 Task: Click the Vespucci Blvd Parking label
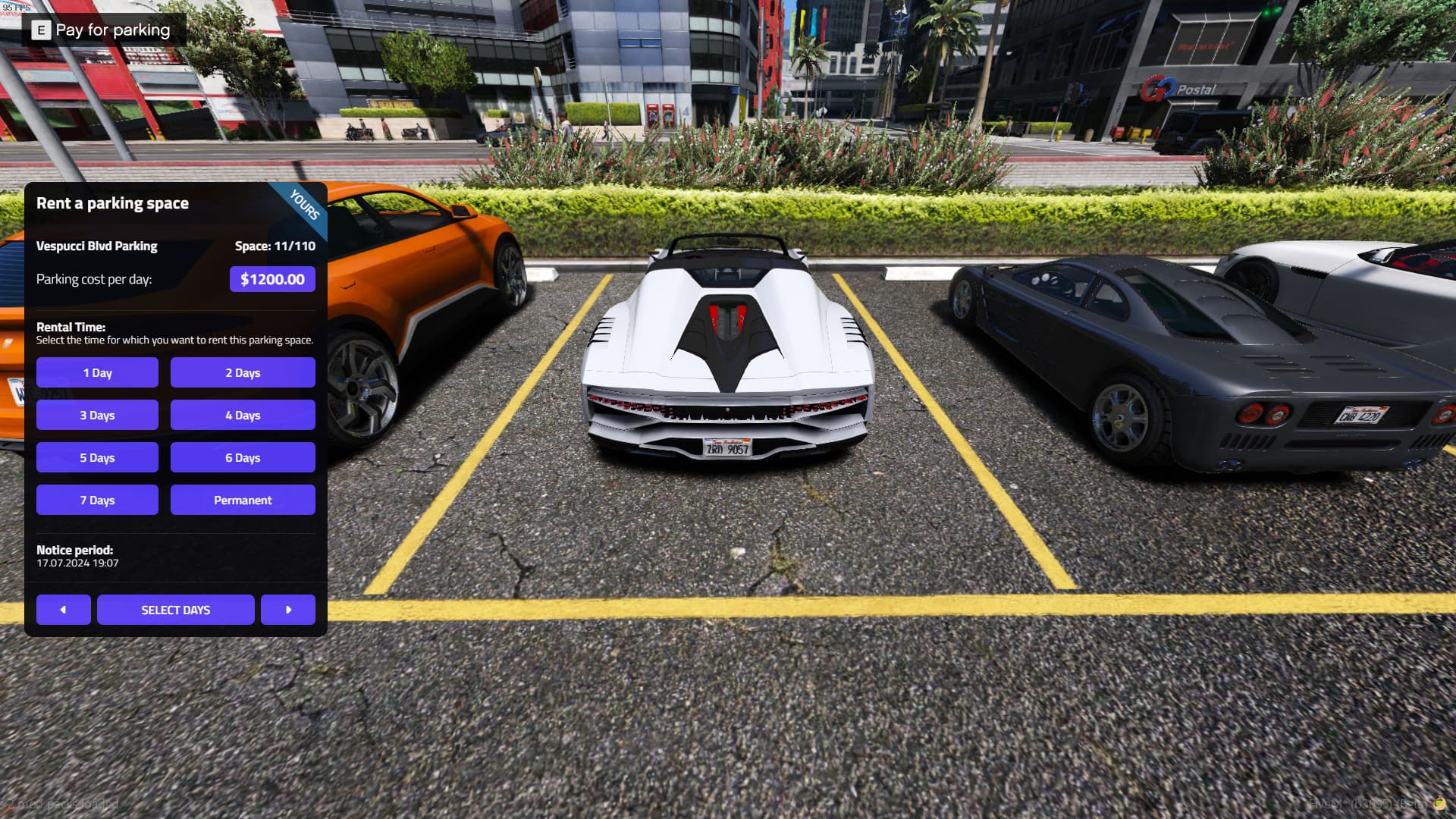[97, 246]
